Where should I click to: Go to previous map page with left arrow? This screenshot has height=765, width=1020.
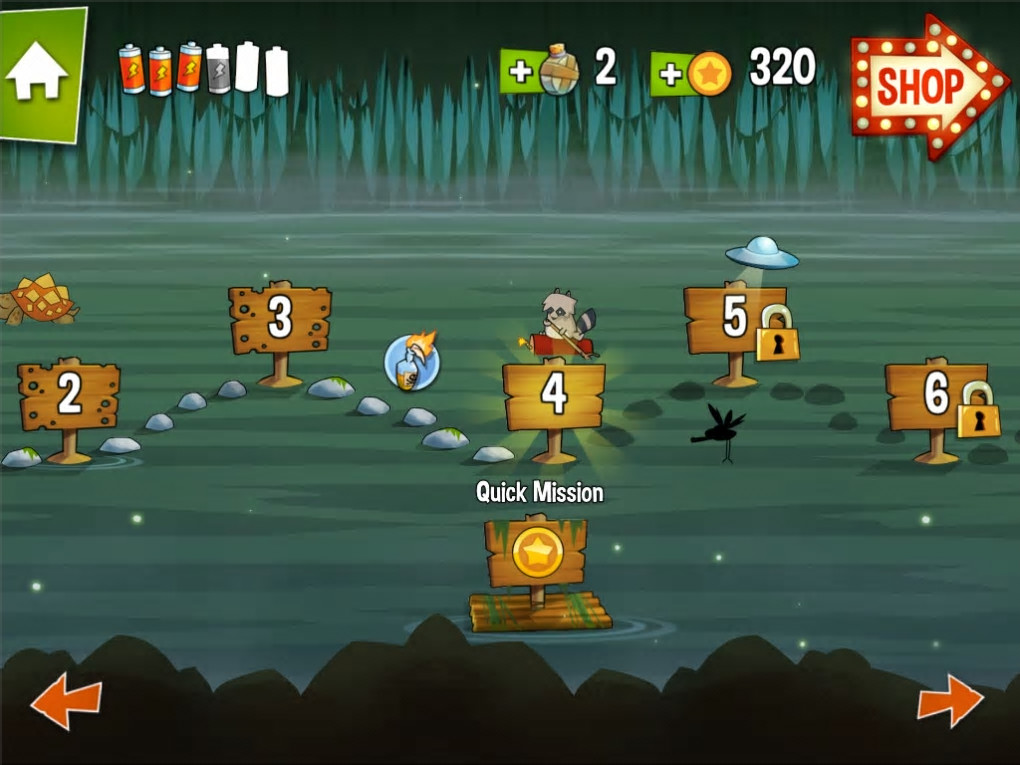pos(66,701)
